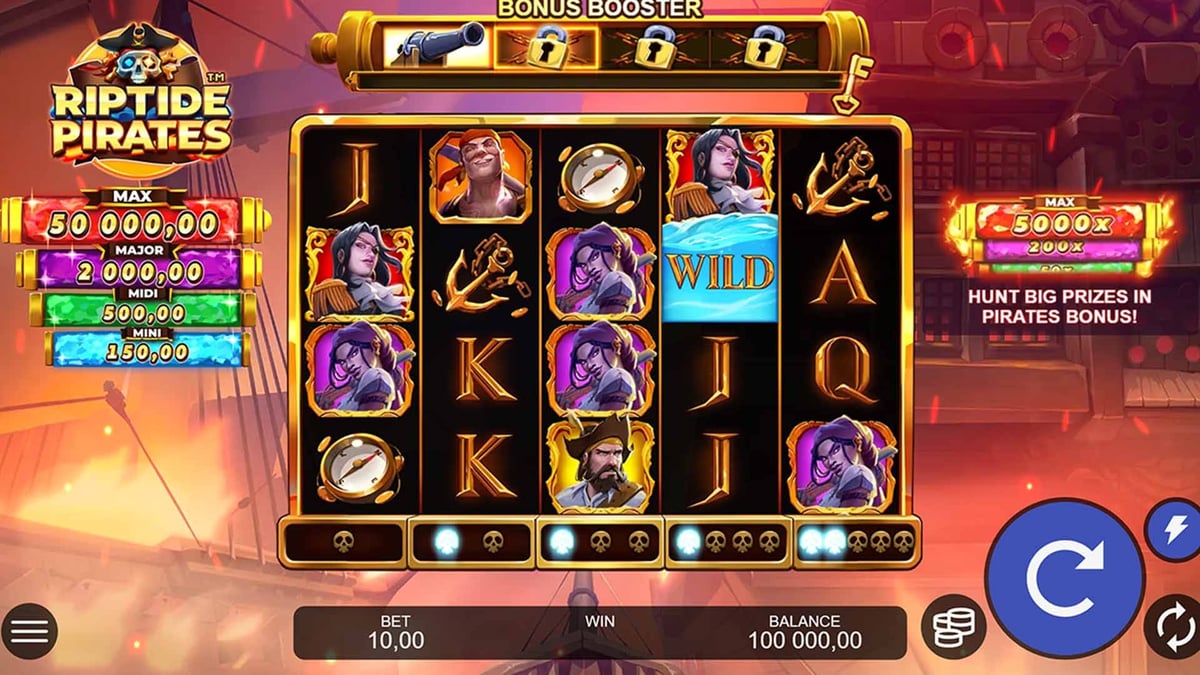Open the hamburger menu
Image resolution: width=1200 pixels, height=675 pixels.
click(x=30, y=631)
